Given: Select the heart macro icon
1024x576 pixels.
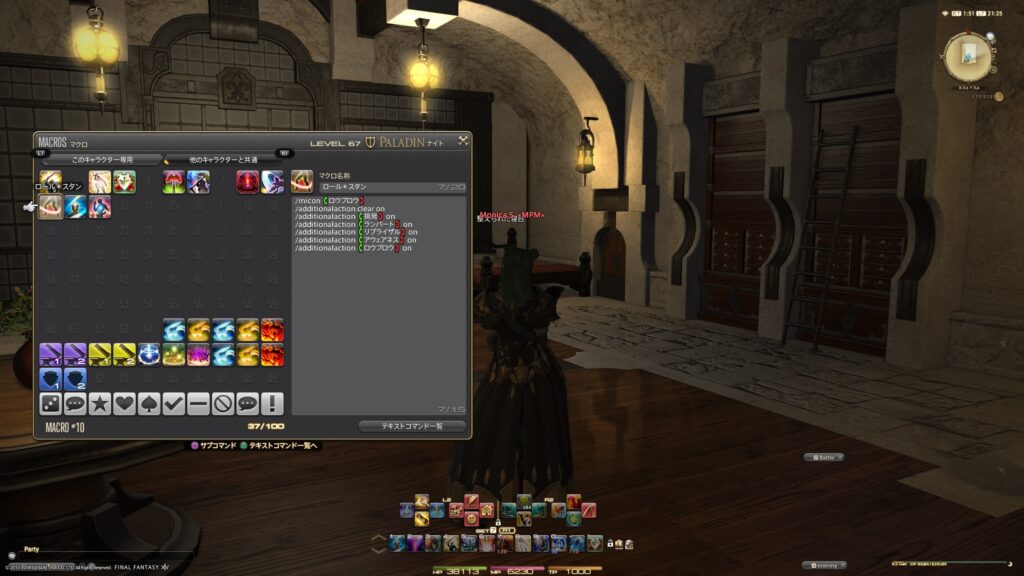Looking at the screenshot, I should click(x=124, y=403).
